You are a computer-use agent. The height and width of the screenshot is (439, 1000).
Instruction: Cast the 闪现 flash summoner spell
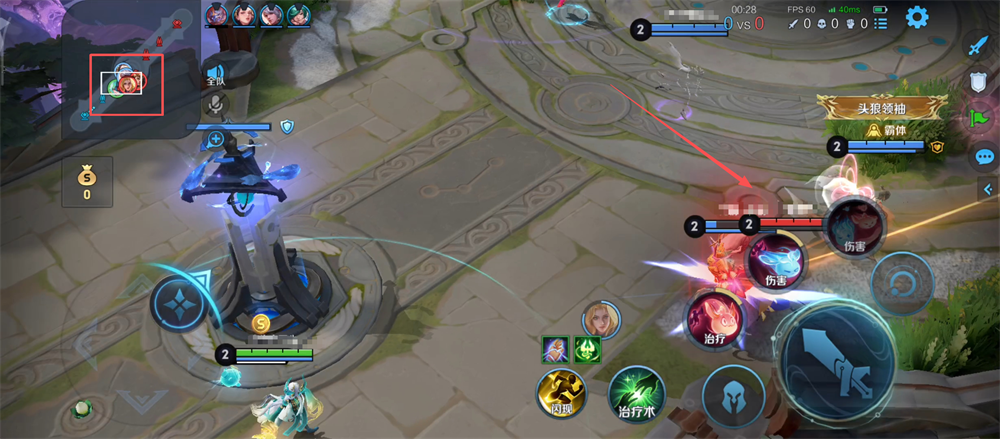tap(560, 393)
